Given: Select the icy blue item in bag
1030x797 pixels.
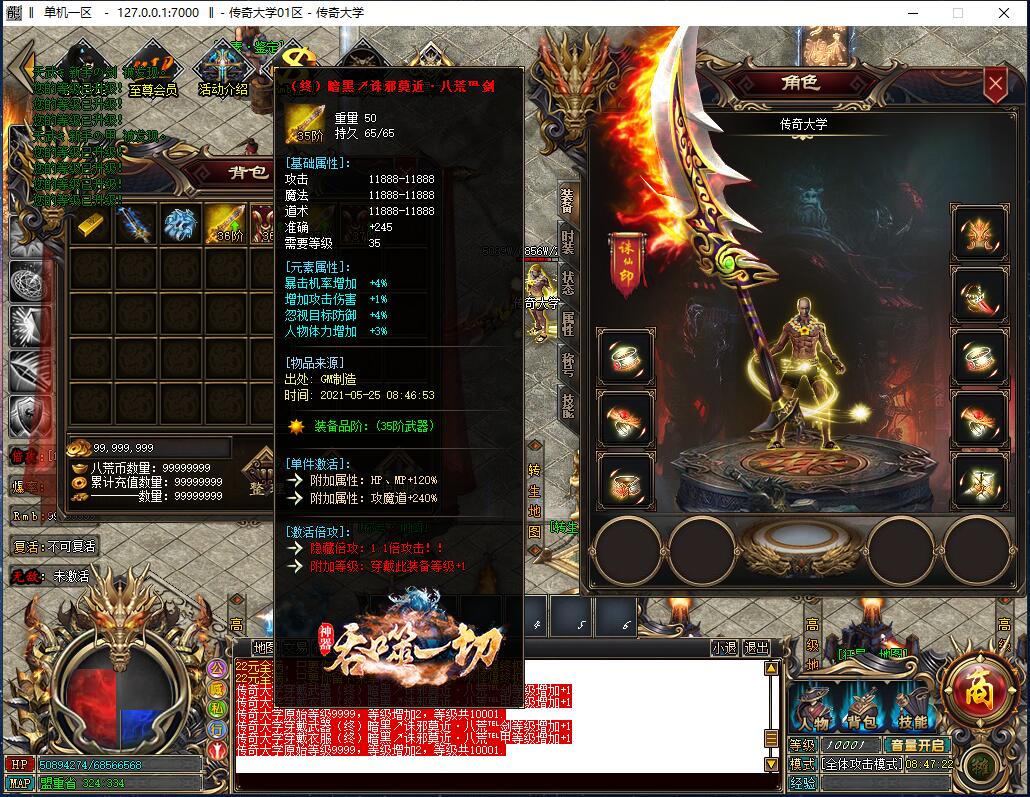Looking at the screenshot, I should pos(180,224).
